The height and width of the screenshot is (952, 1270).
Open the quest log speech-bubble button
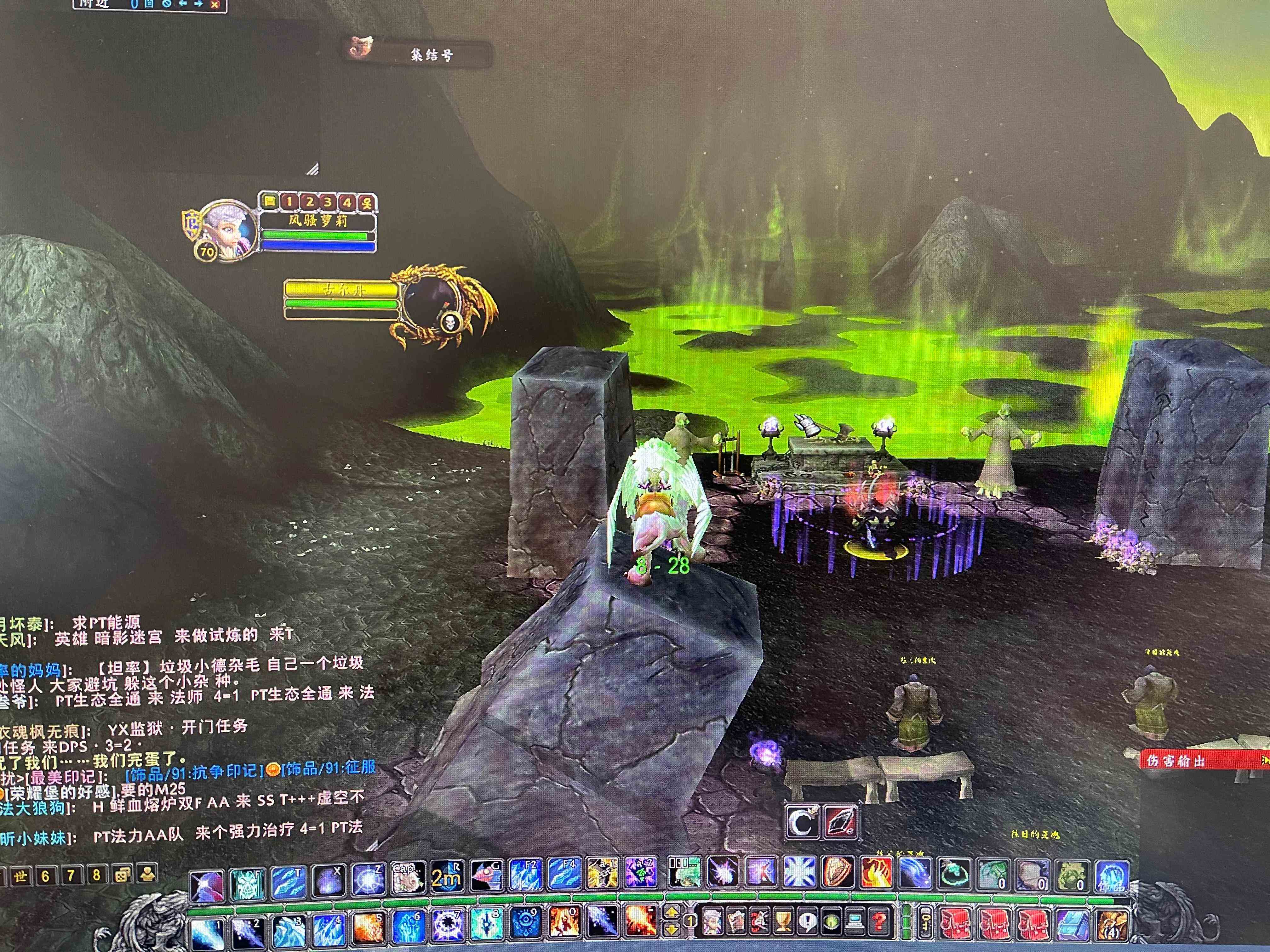coord(808,921)
